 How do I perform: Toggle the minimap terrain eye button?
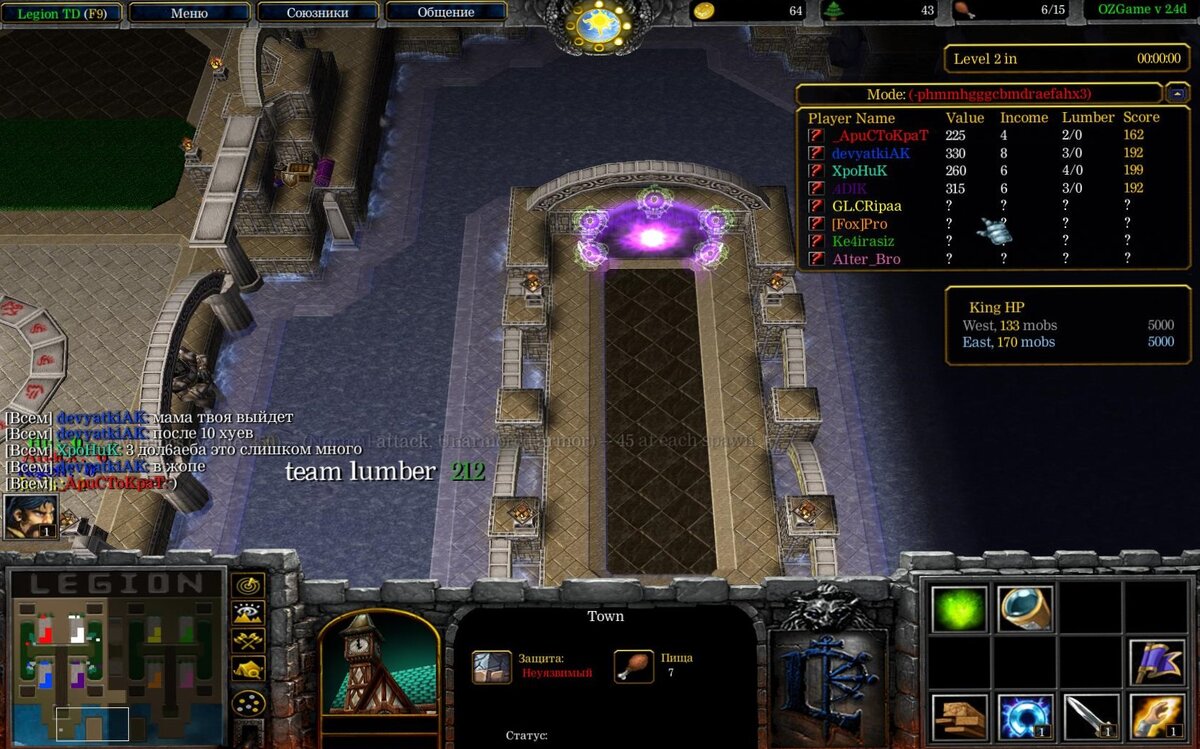point(247,613)
